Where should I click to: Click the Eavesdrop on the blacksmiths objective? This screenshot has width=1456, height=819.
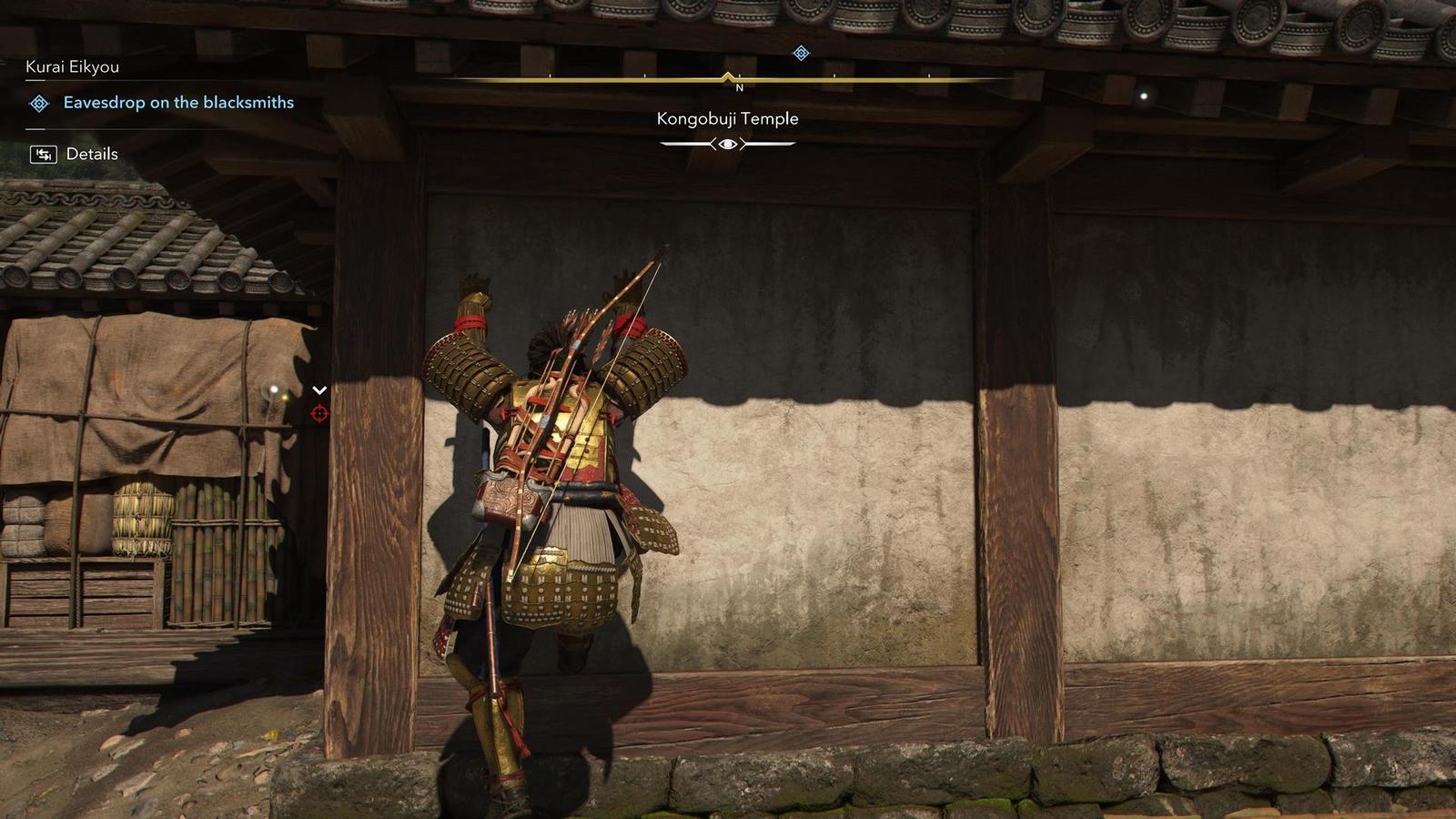(x=177, y=103)
